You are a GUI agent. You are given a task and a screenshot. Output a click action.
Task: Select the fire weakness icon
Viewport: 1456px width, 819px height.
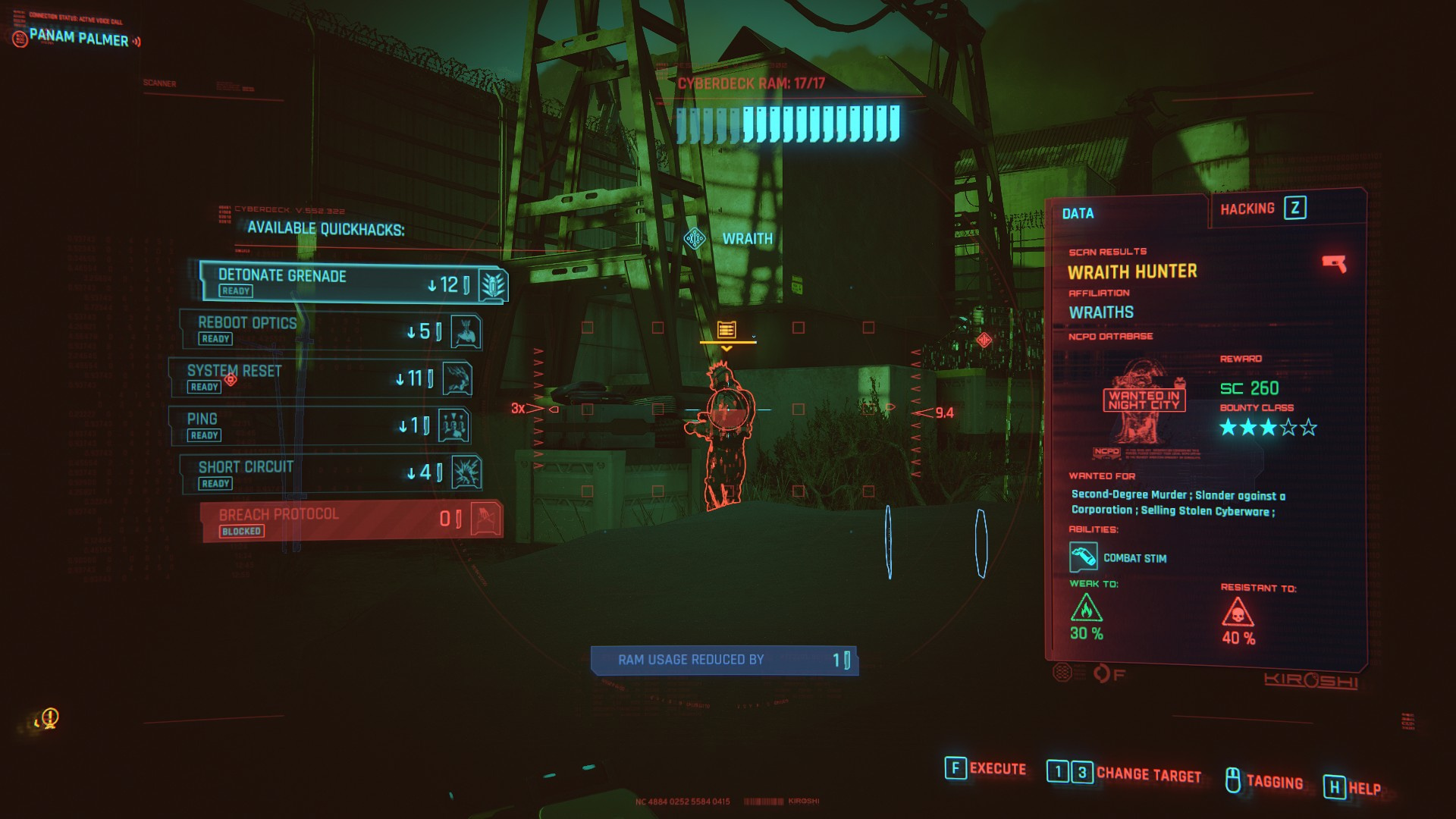[1086, 608]
